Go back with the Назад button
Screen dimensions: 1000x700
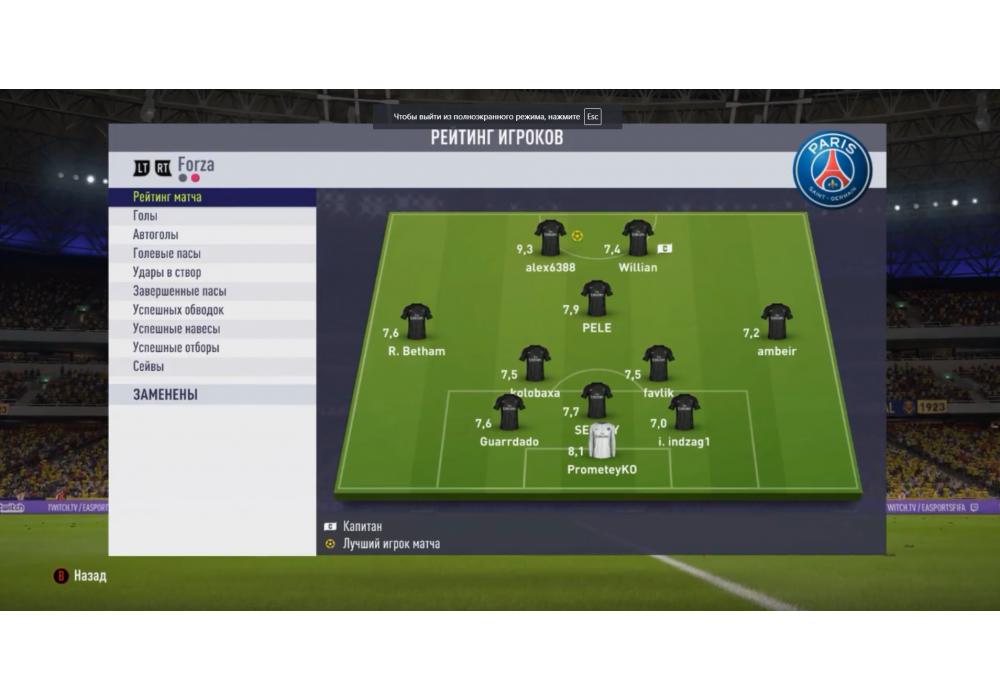click(x=80, y=576)
